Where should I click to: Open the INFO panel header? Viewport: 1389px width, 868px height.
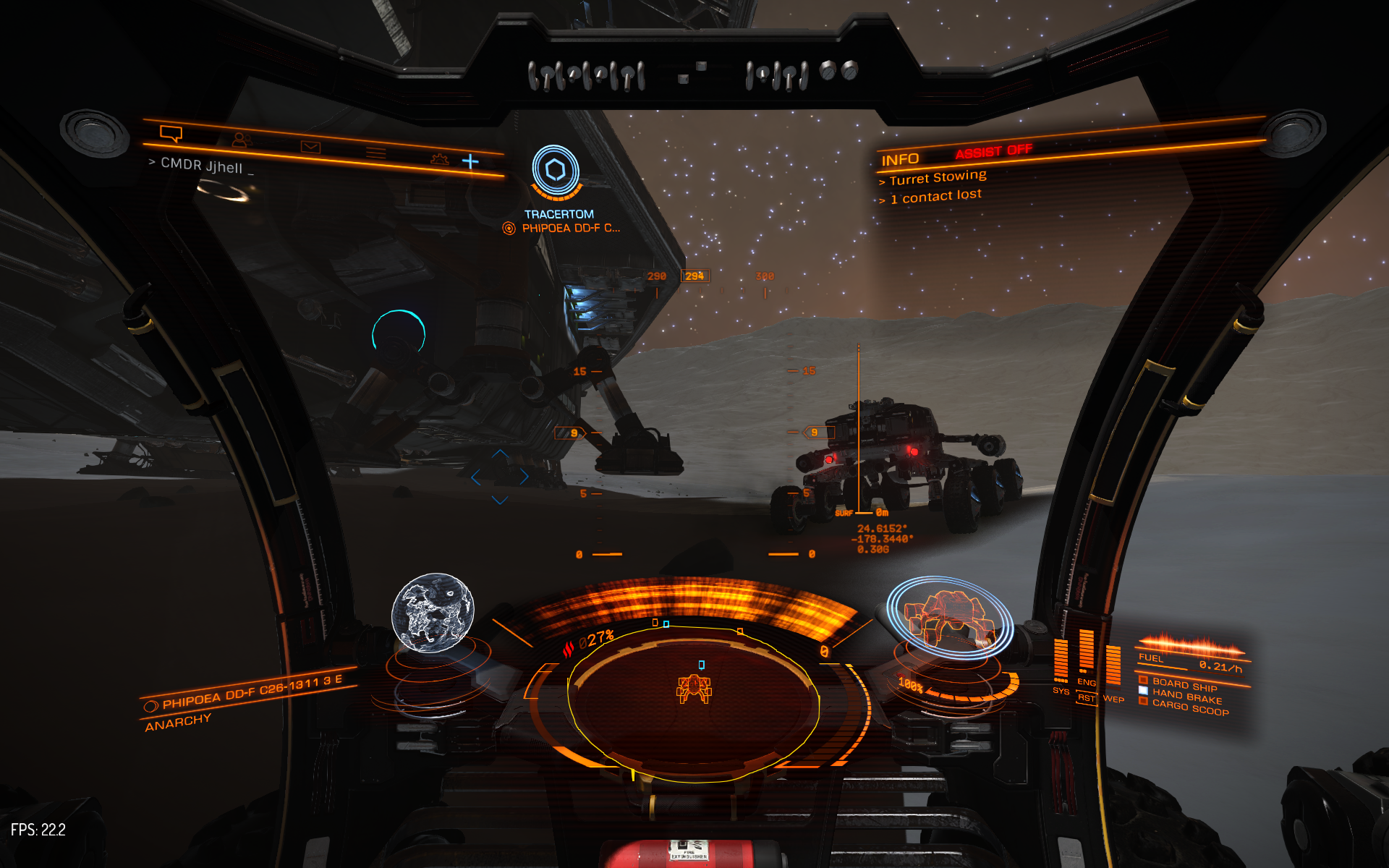click(900, 160)
